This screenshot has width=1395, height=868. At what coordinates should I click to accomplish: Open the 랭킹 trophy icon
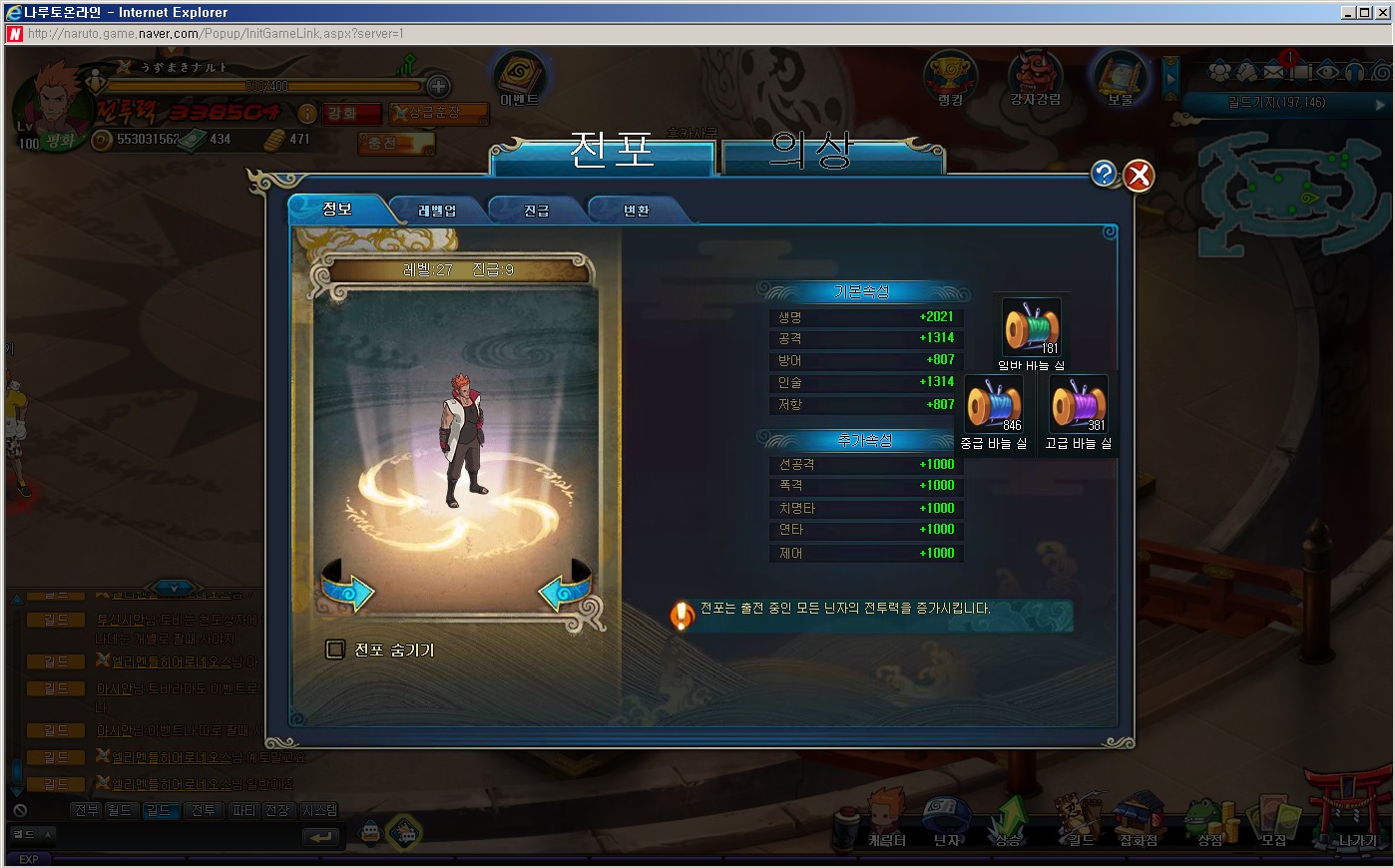click(x=950, y=77)
